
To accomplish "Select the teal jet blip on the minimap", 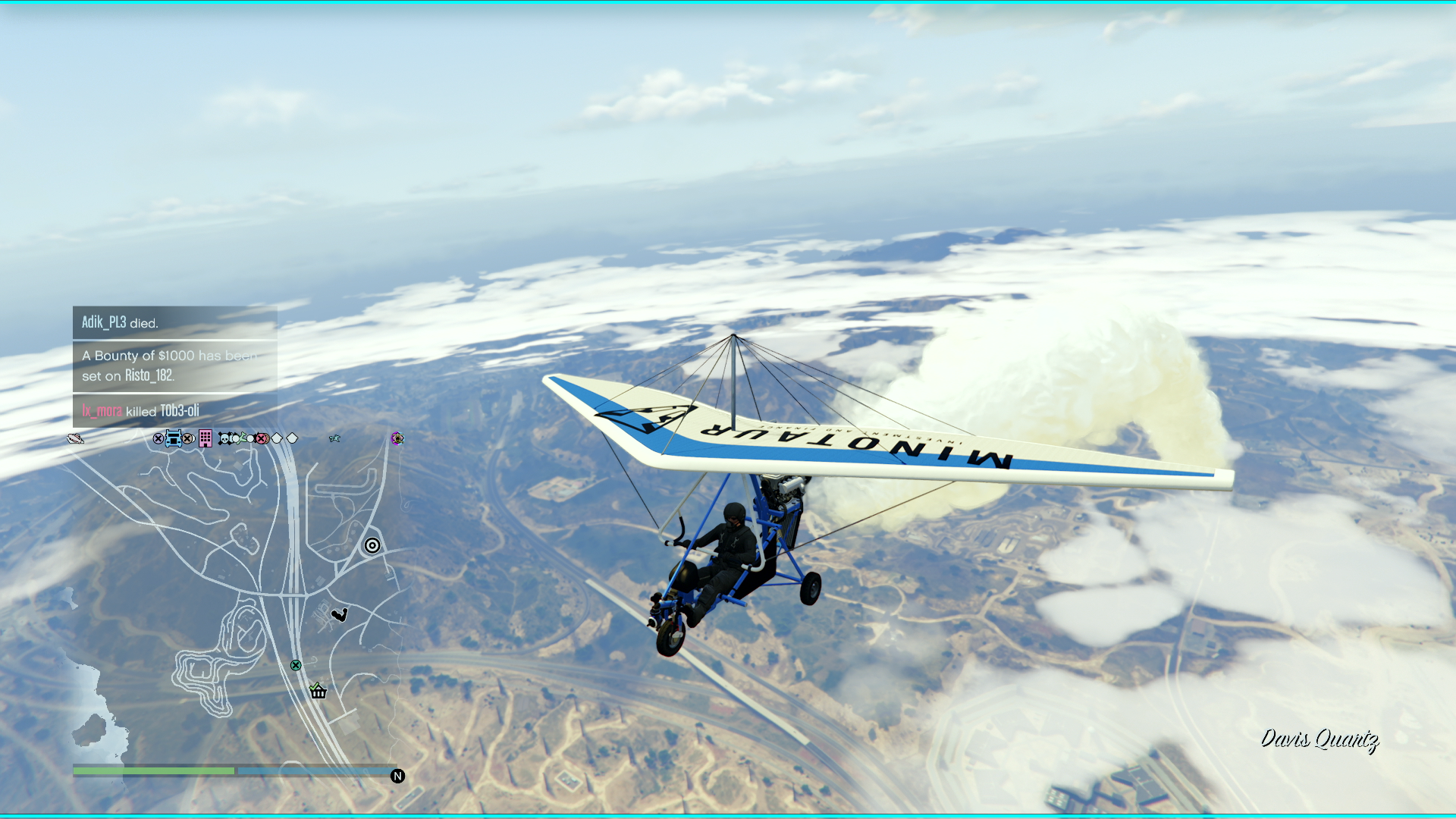I will [x=334, y=438].
